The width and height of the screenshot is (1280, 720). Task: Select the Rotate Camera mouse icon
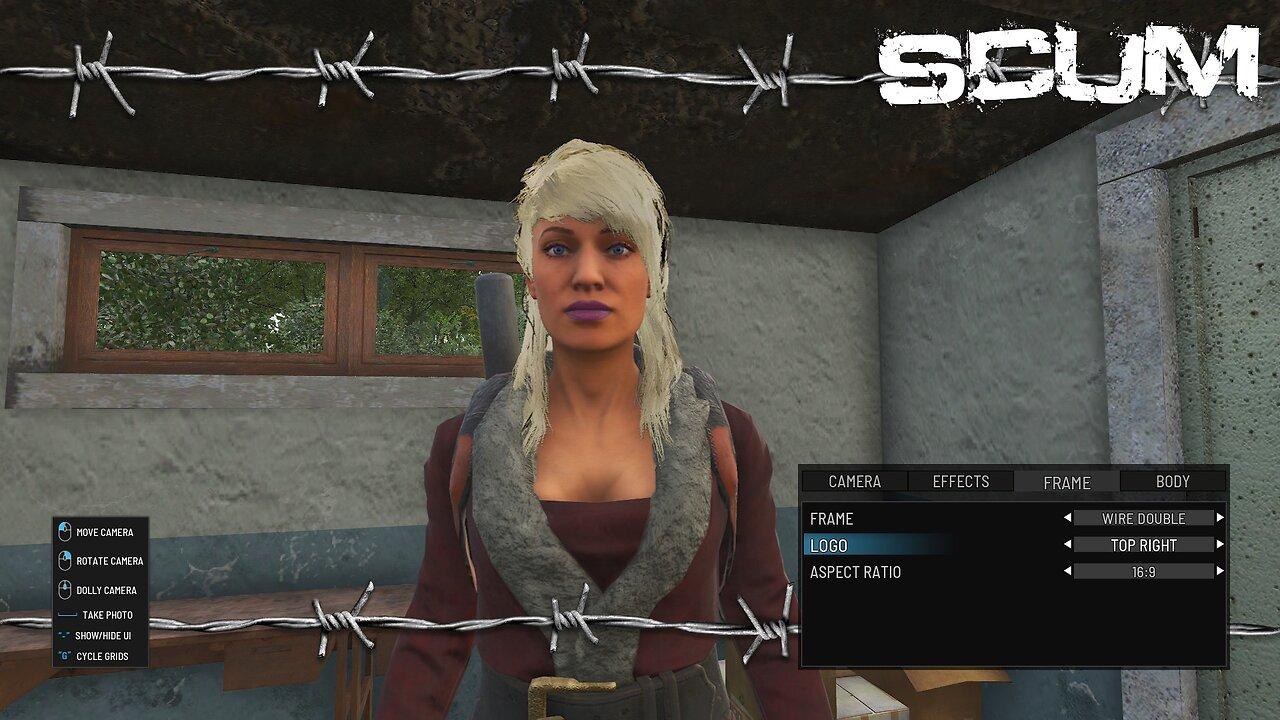pyautogui.click(x=65, y=561)
